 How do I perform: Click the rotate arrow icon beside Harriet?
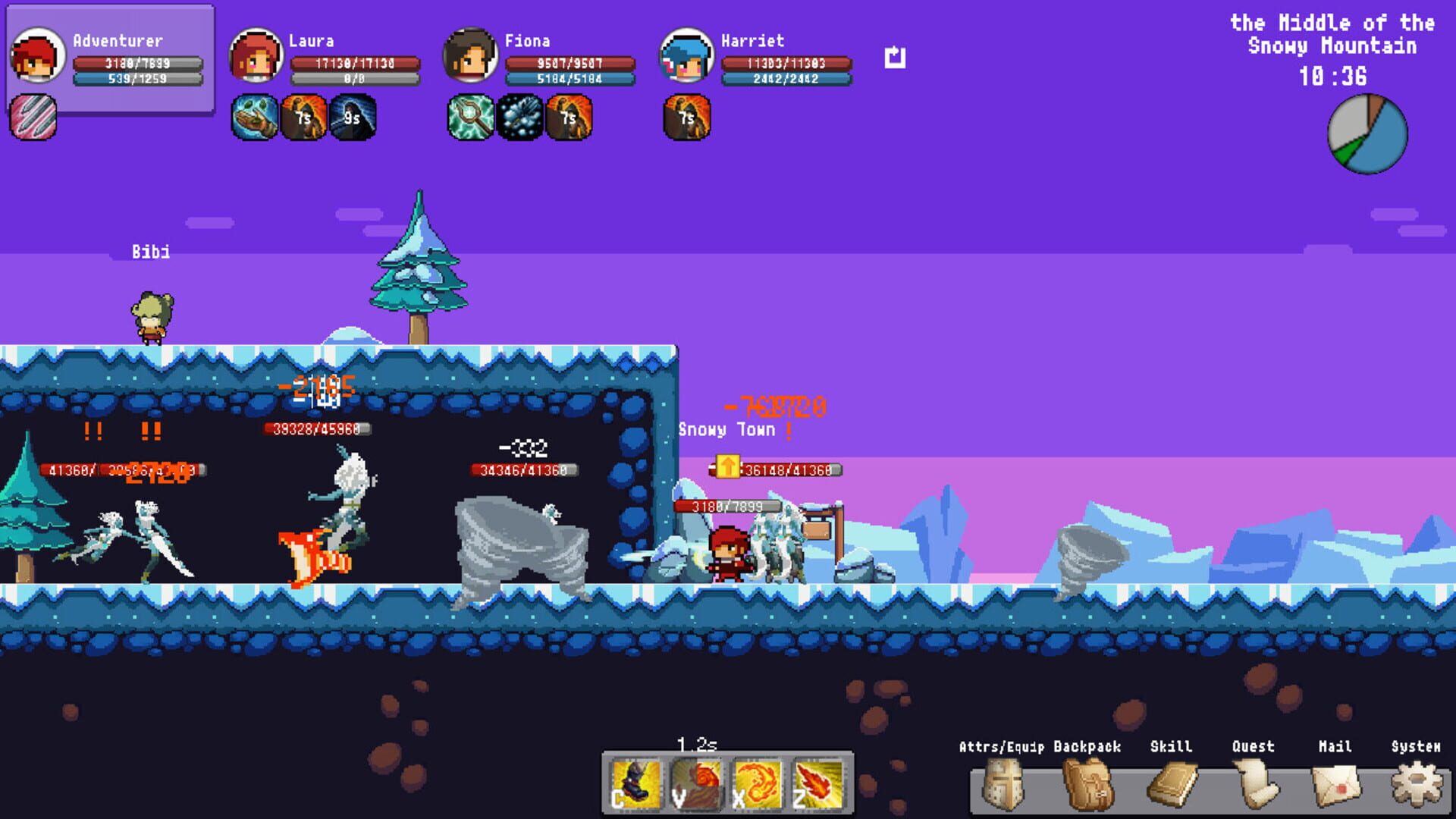[895, 56]
